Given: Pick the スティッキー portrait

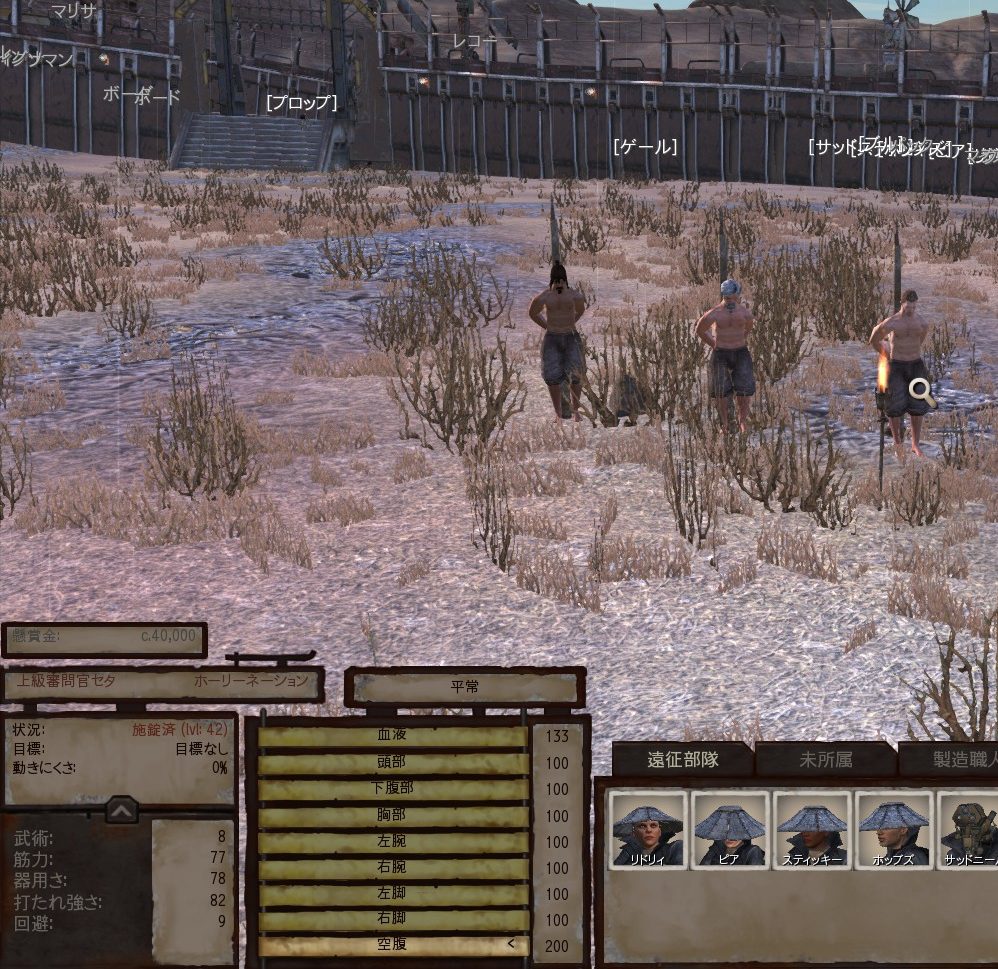Looking at the screenshot, I should tap(812, 829).
